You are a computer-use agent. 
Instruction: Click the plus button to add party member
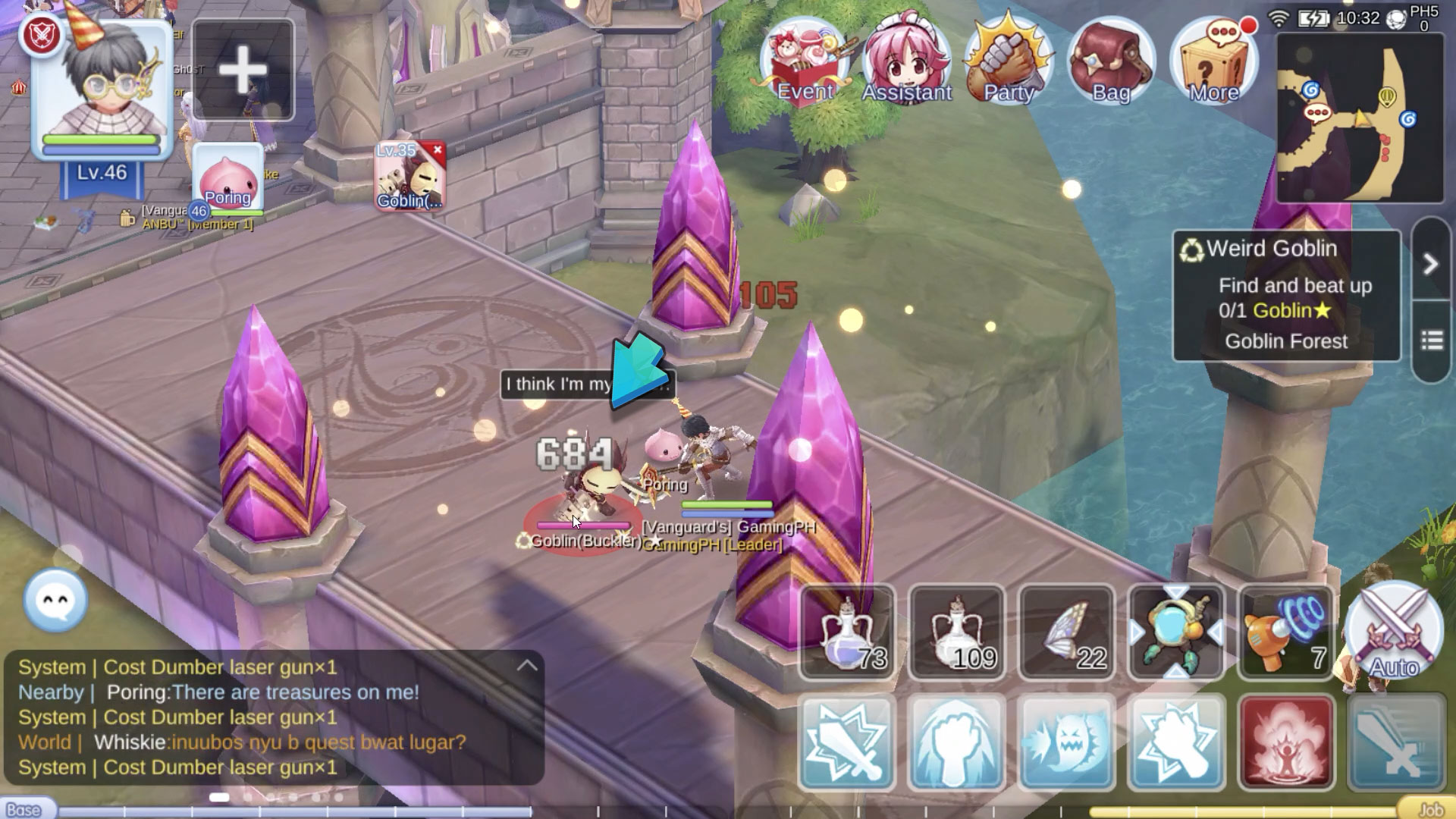243,69
